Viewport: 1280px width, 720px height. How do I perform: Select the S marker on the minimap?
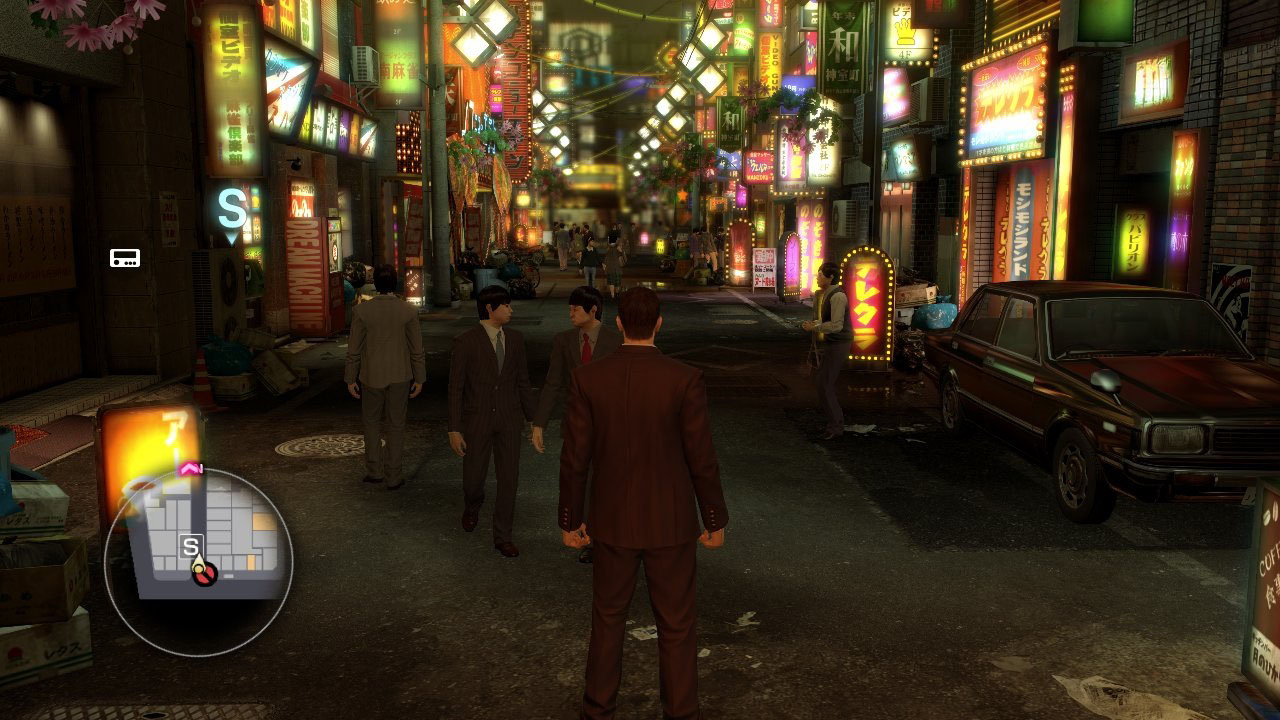[190, 546]
